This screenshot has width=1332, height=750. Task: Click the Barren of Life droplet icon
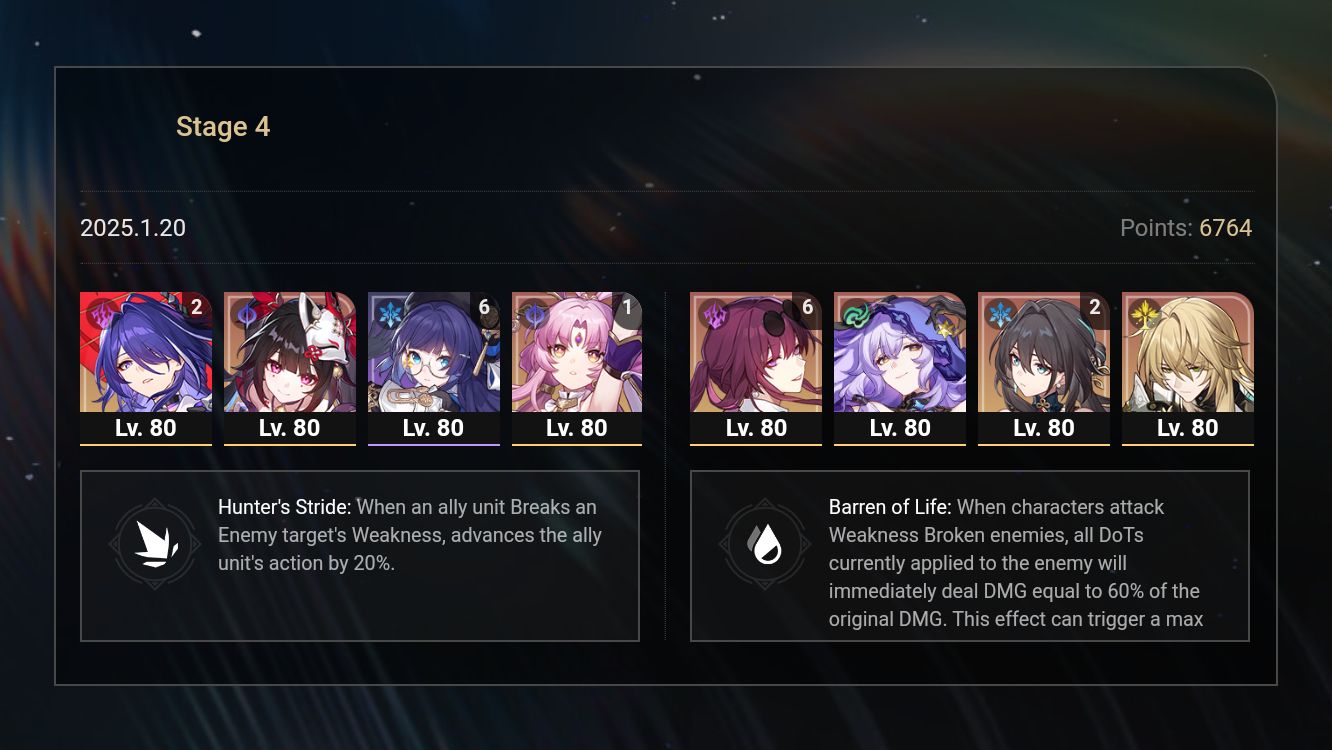pyautogui.click(x=765, y=543)
